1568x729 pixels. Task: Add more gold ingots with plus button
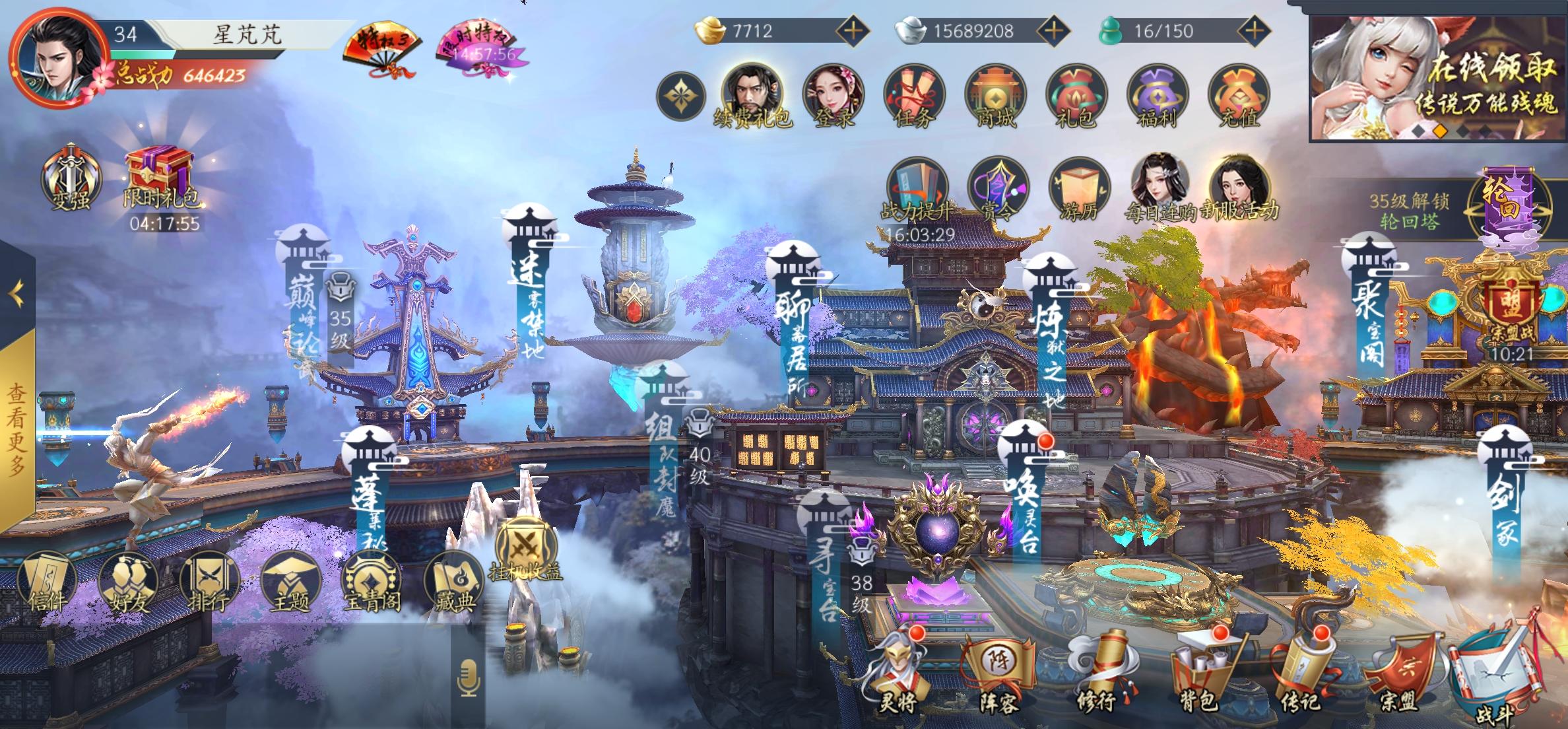(x=853, y=30)
